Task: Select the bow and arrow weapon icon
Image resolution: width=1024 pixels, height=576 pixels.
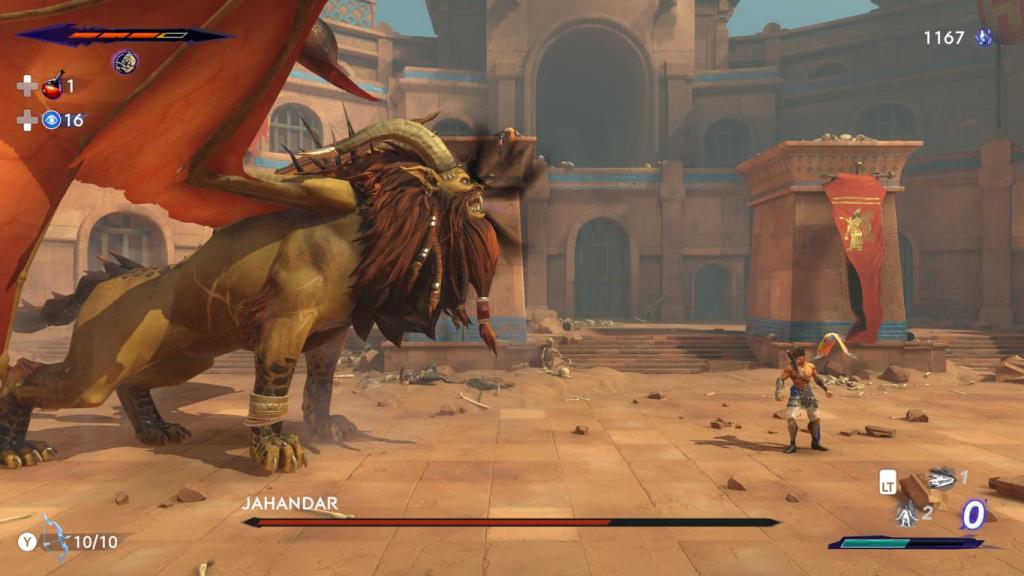Action: coord(54,538)
